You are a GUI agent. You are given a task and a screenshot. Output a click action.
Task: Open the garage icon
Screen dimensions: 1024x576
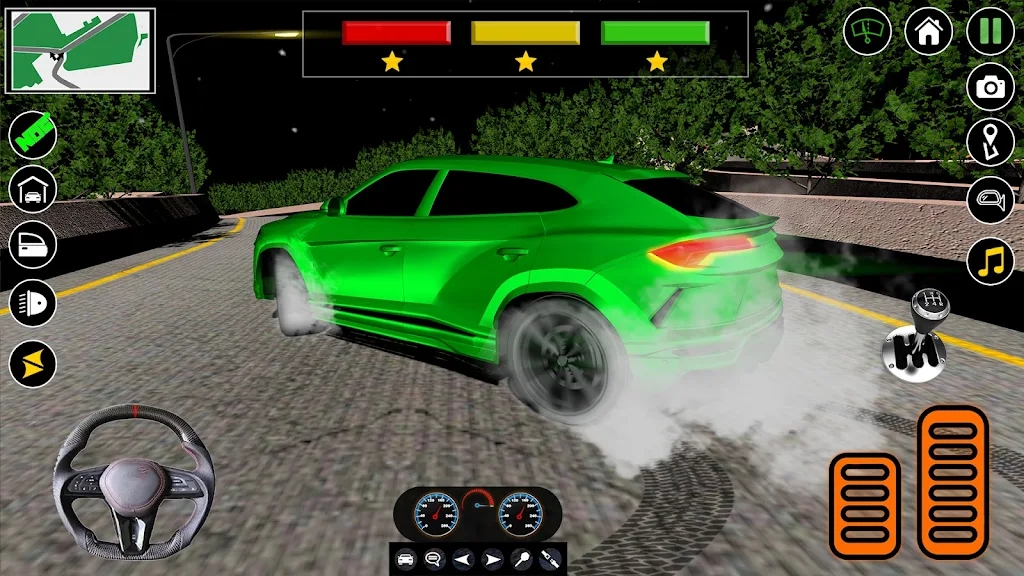[33, 189]
